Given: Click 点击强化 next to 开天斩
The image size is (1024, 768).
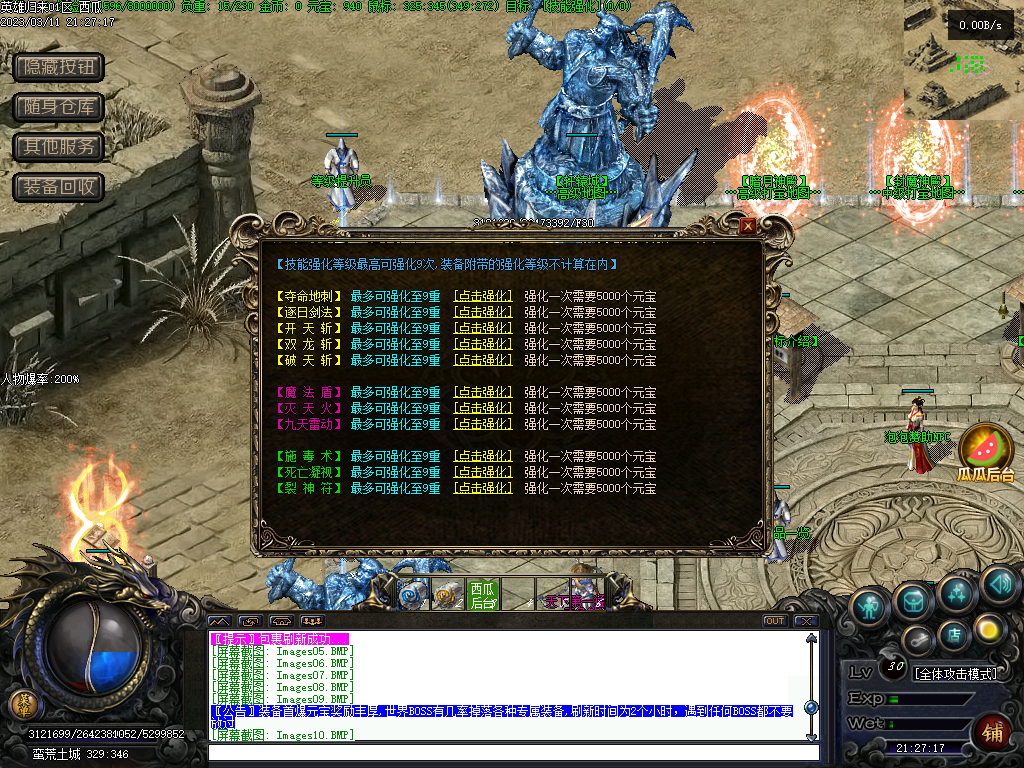Looking at the screenshot, I should click(483, 328).
